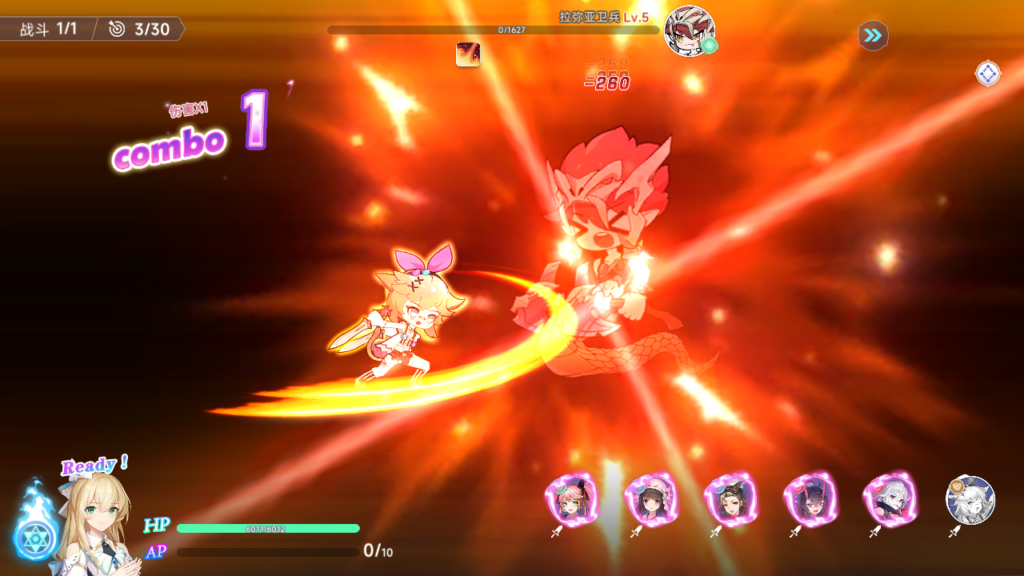1024x576 pixels.
Task: Open the enemy guard's portrait at top
Action: (x=689, y=30)
